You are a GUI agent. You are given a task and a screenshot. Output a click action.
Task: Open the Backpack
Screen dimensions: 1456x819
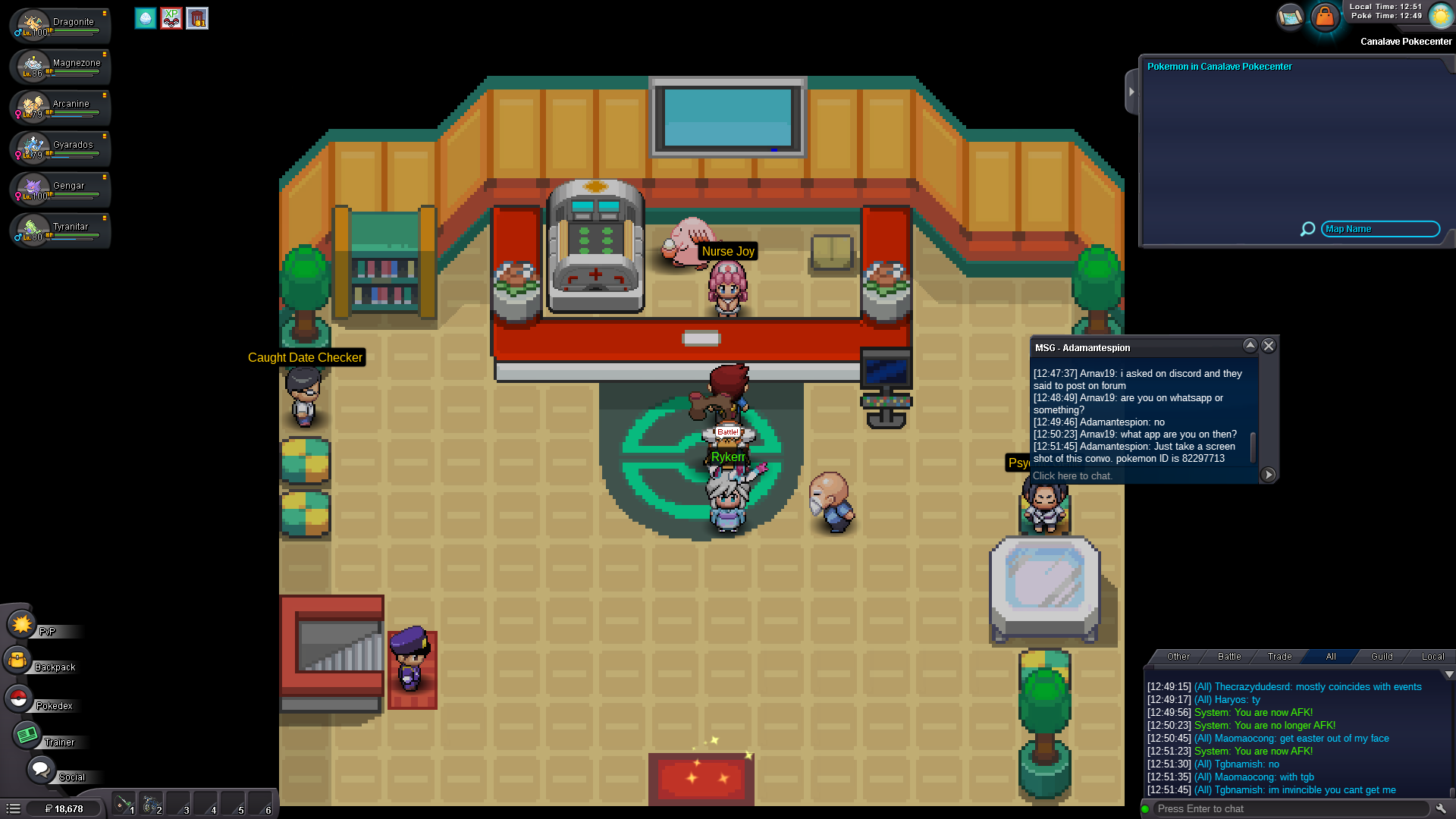(x=17, y=661)
